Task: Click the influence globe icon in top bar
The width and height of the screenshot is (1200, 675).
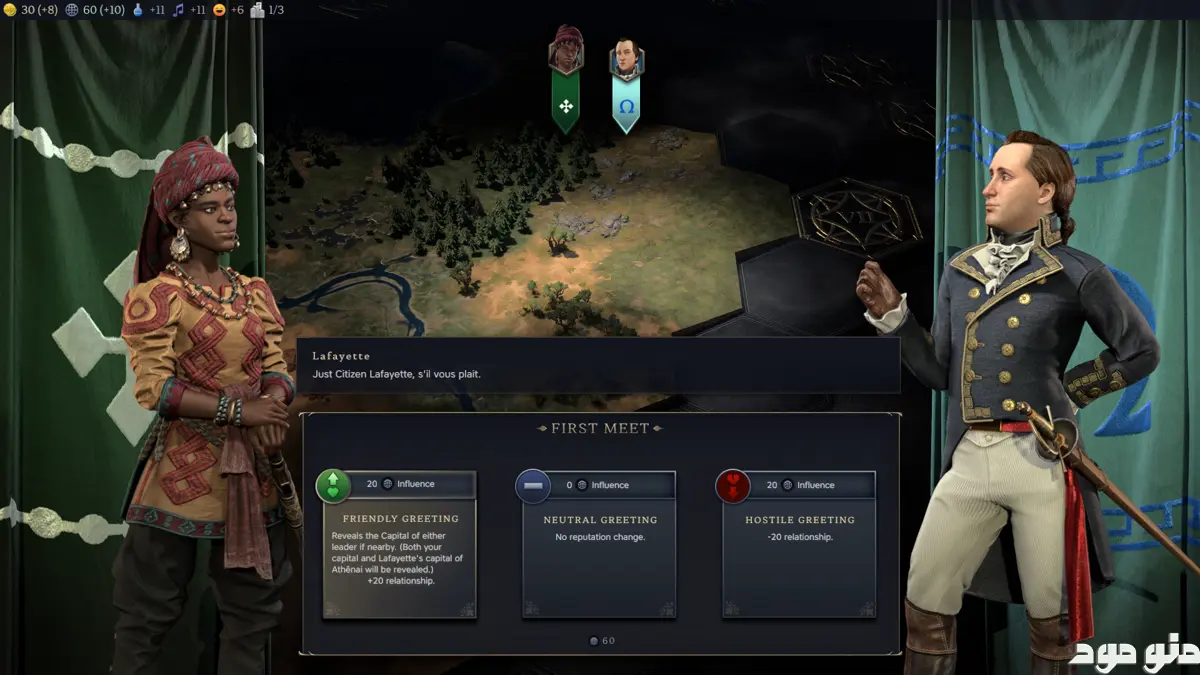Action: tap(72, 10)
